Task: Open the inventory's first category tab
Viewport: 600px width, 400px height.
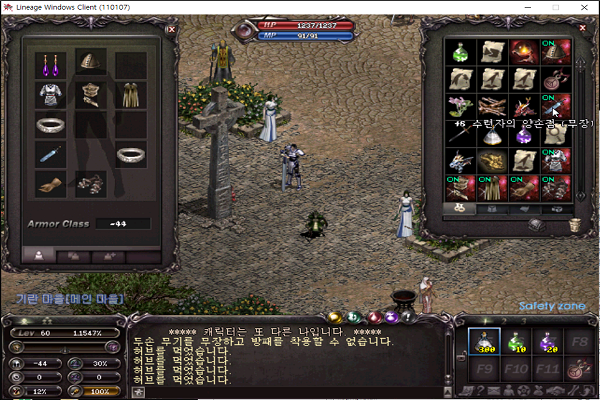Action: [461, 209]
